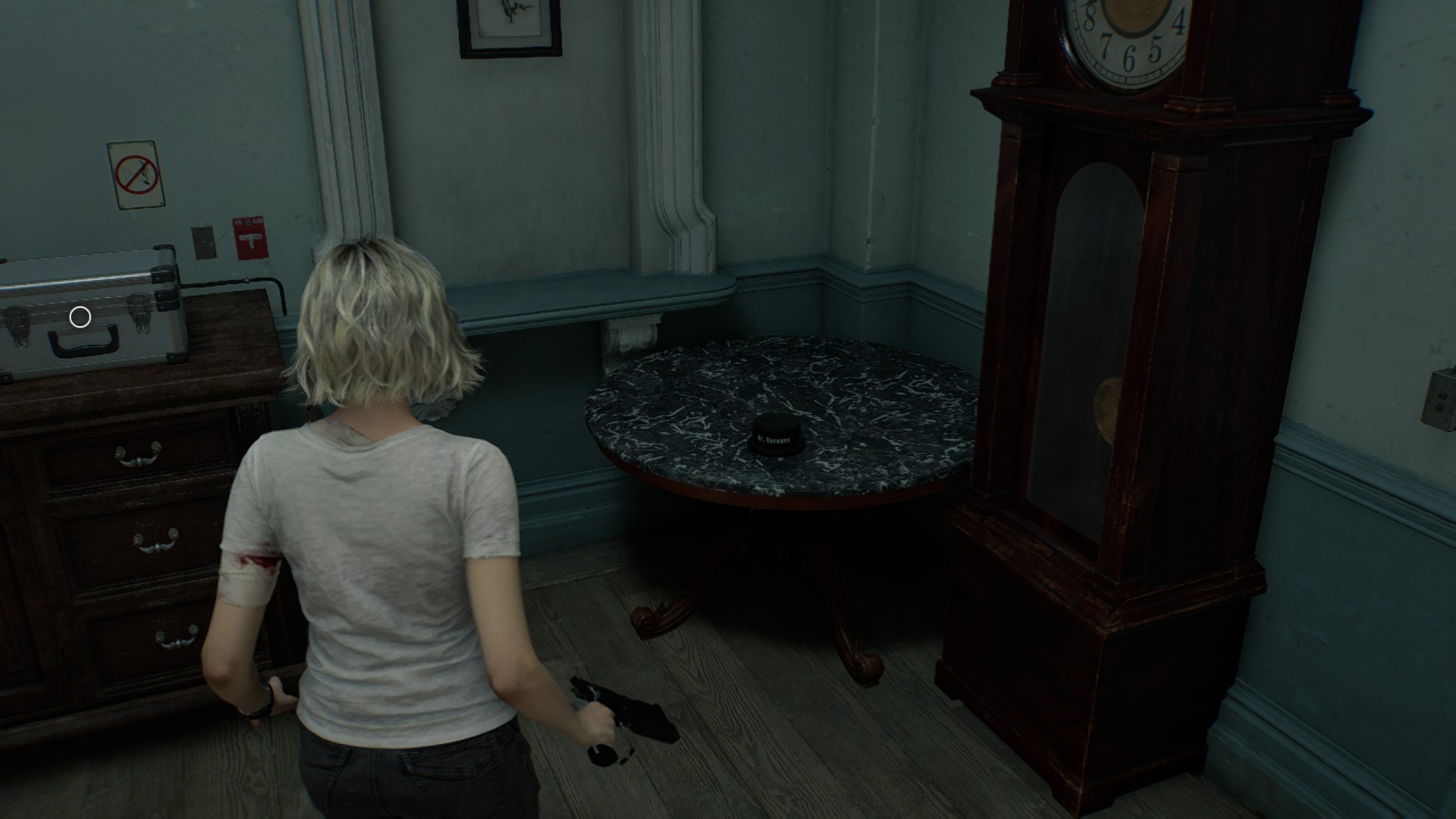Select the circle interaction marker on the metal case
This screenshot has width=1456, height=819.
80,317
